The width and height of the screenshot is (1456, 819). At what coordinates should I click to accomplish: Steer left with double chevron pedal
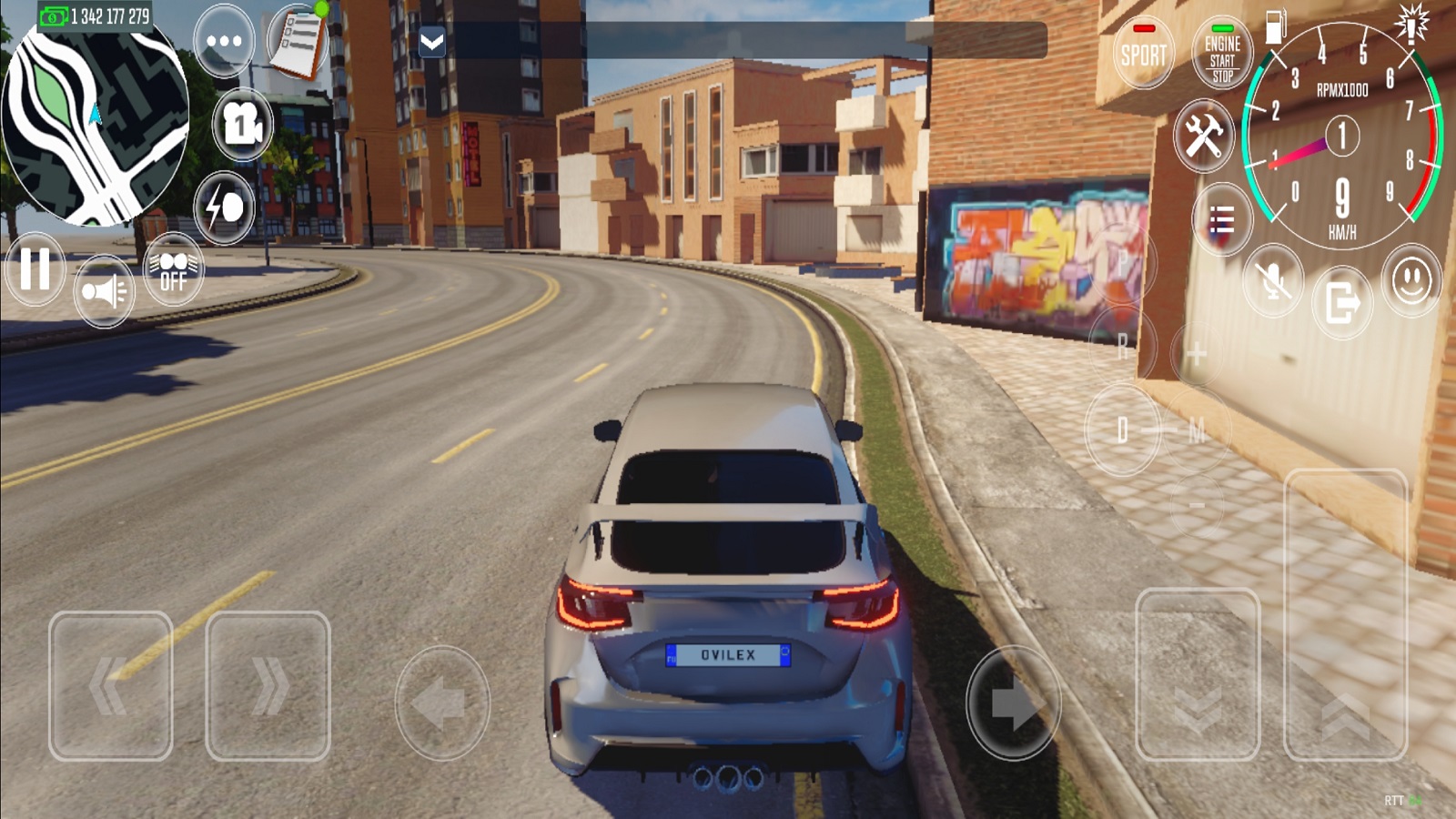(111, 685)
